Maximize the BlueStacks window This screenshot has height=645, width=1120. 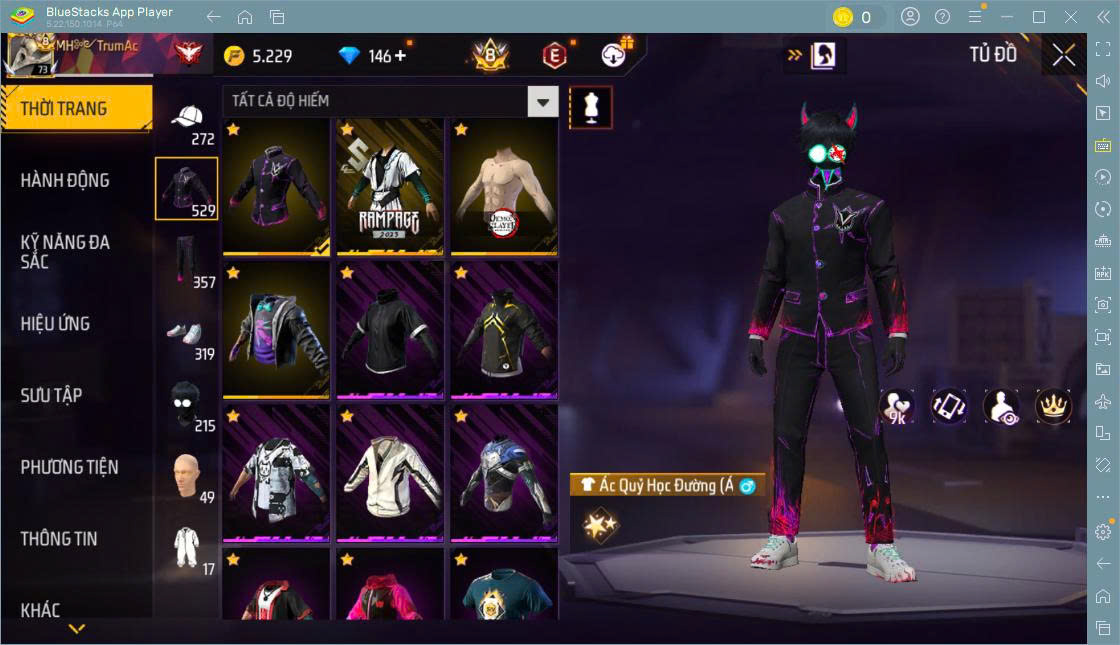pyautogui.click(x=1039, y=17)
